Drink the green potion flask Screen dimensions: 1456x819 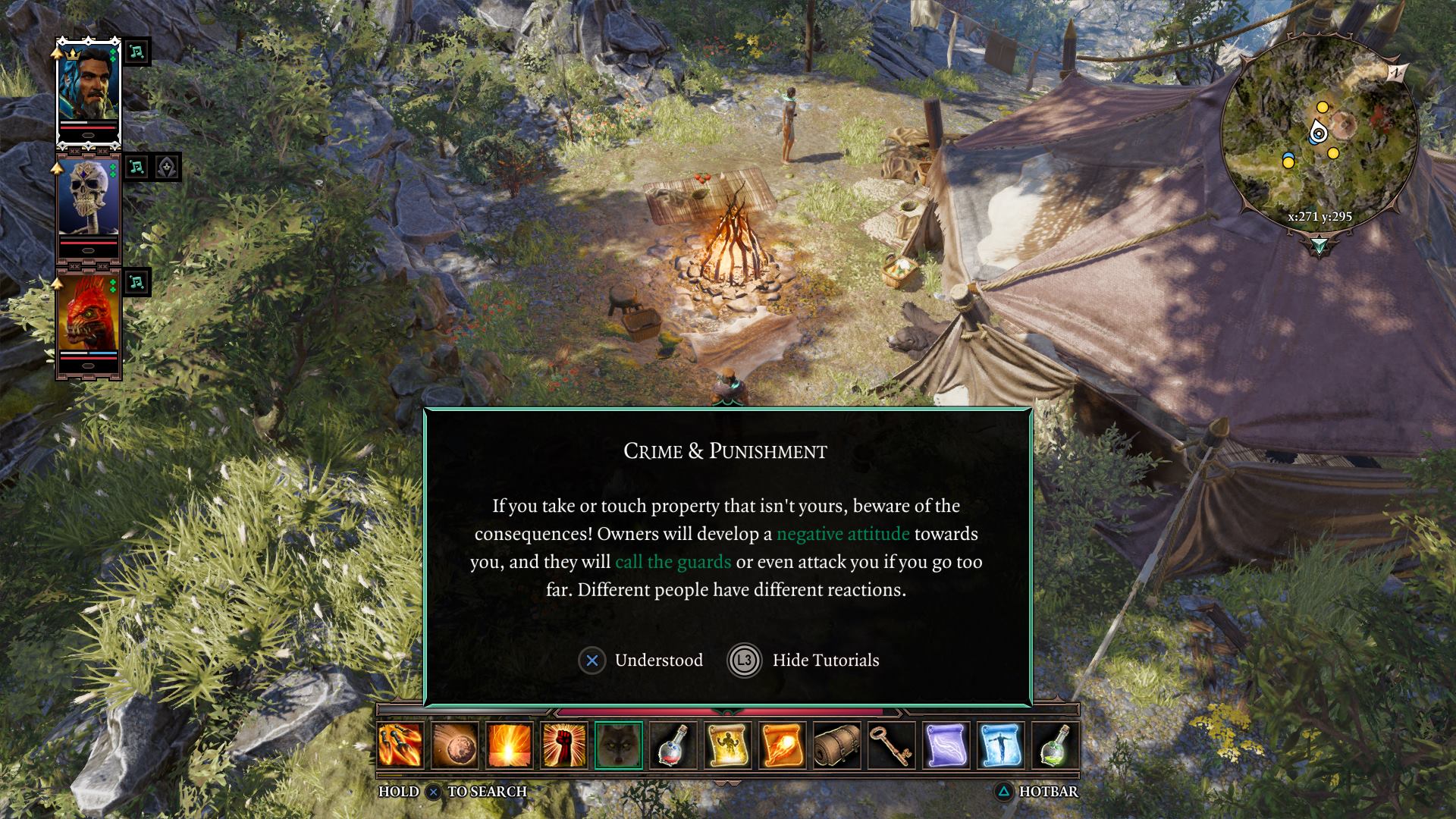[x=1056, y=745]
